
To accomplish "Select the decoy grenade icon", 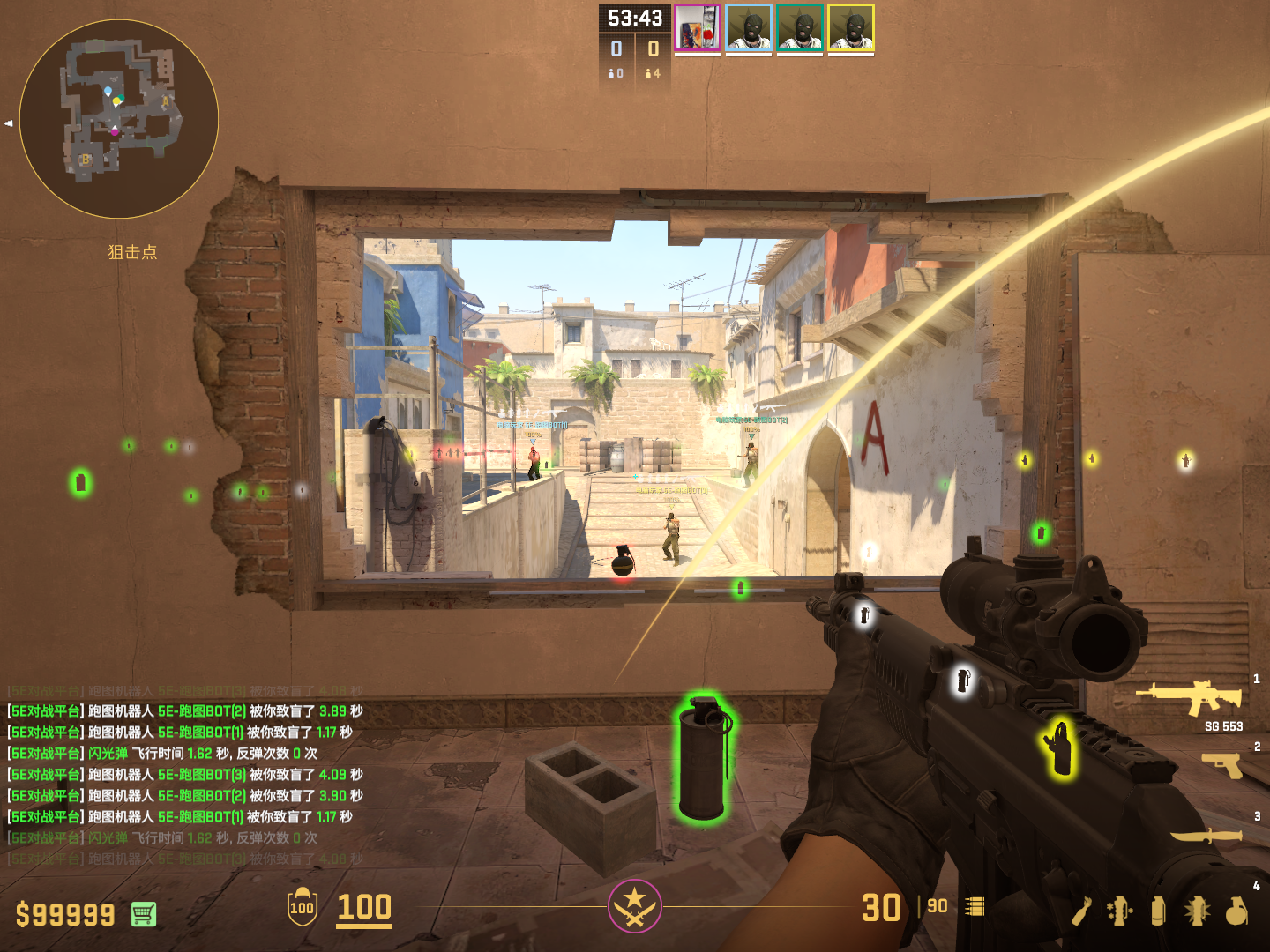I will click(x=1120, y=911).
